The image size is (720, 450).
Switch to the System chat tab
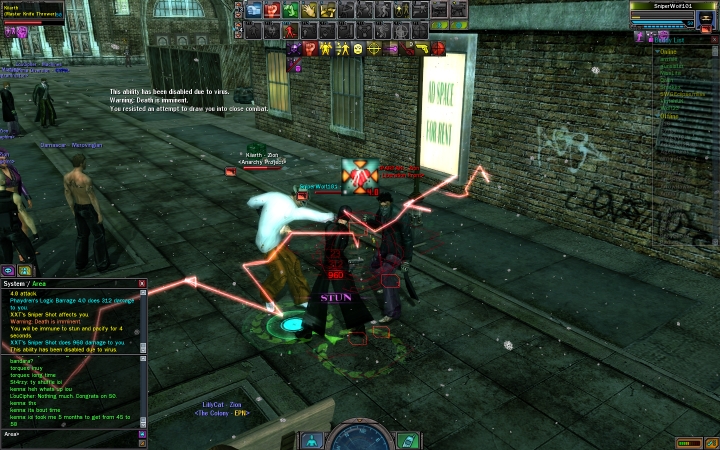[x=14, y=284]
